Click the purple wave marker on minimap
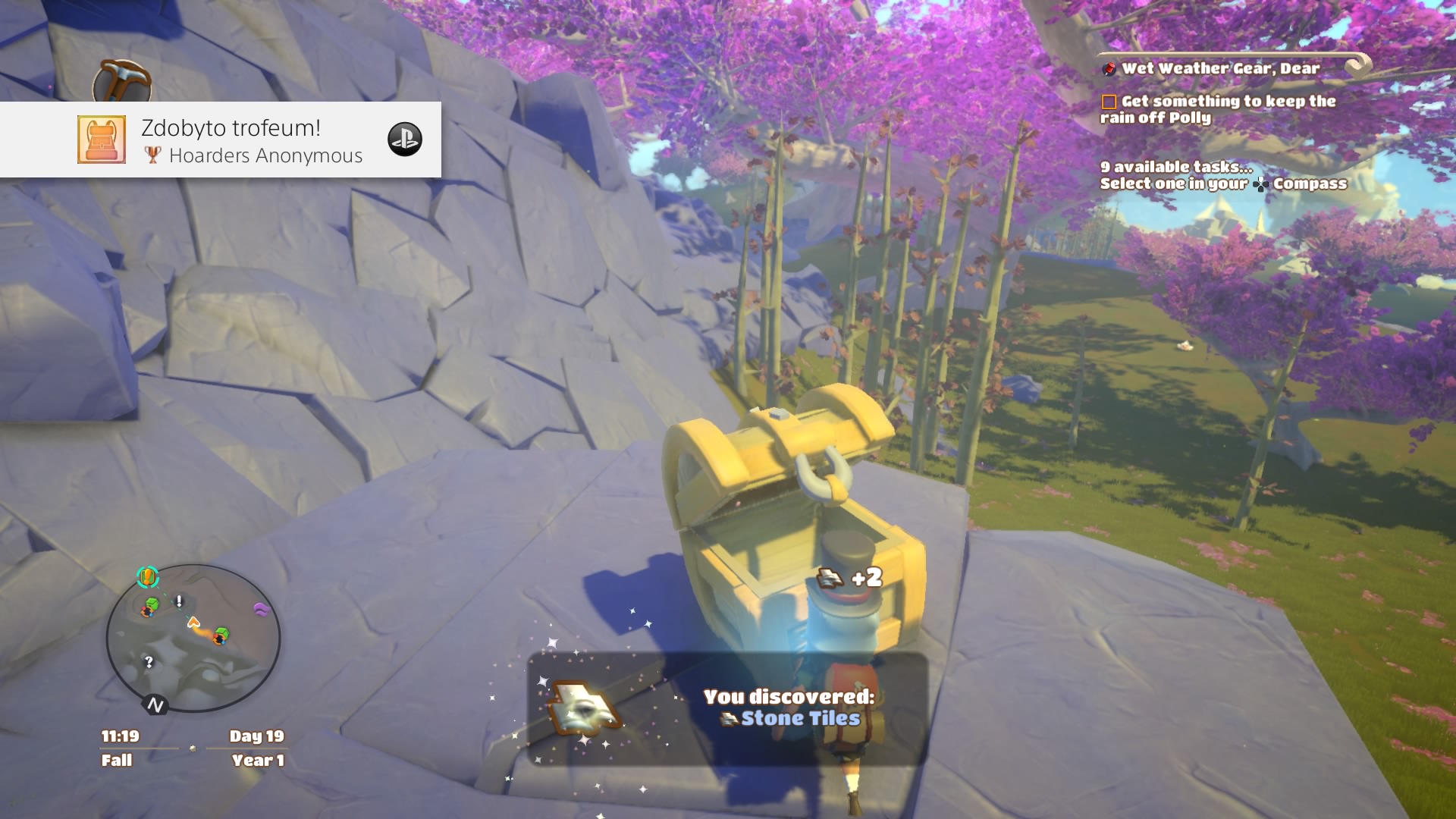This screenshot has width=1456, height=819. point(261,609)
